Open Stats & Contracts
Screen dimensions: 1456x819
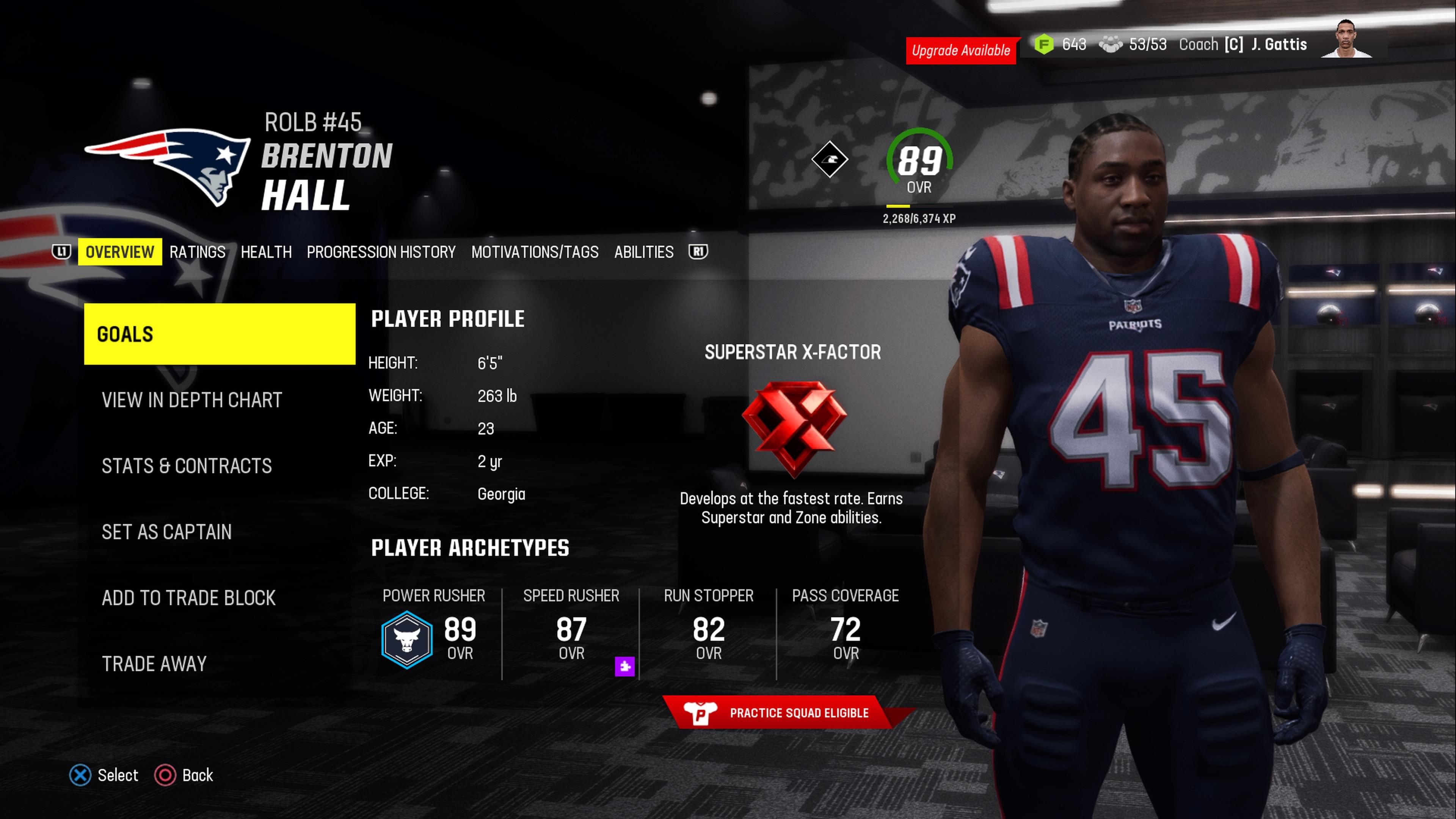click(x=187, y=466)
